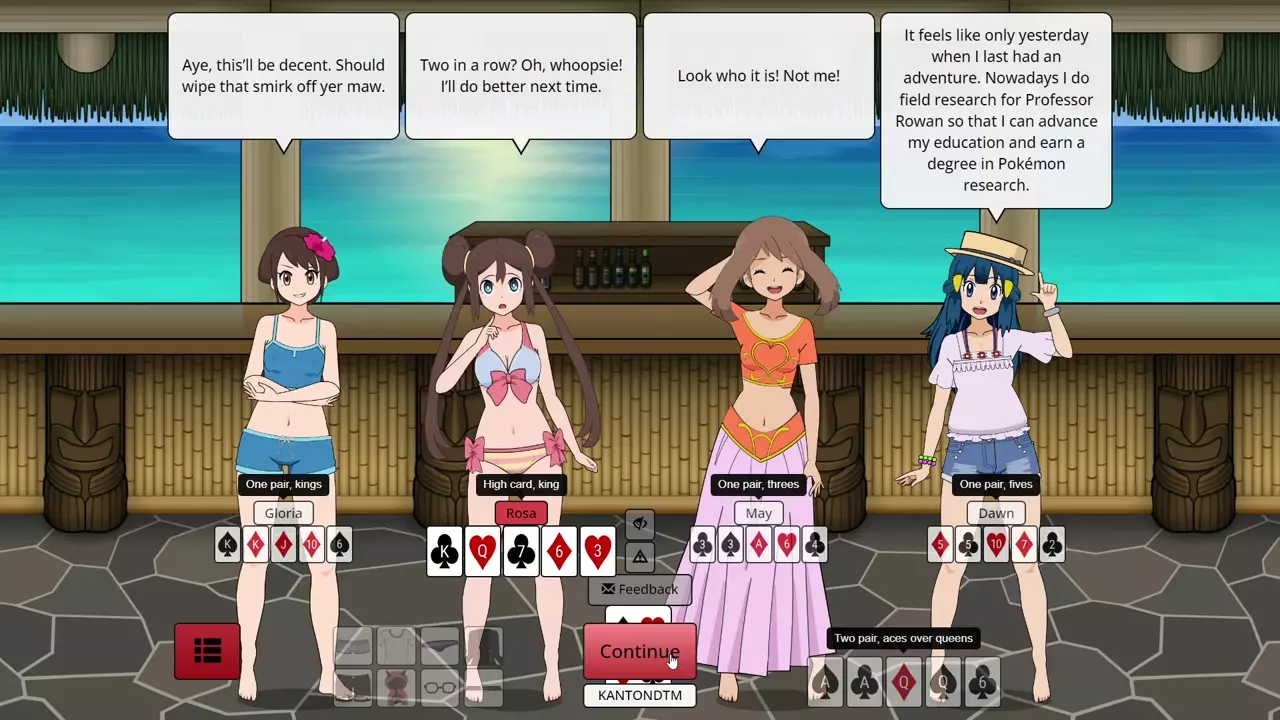Select the glasses clothing slot
This screenshot has height=720, width=1280.
coord(440,686)
